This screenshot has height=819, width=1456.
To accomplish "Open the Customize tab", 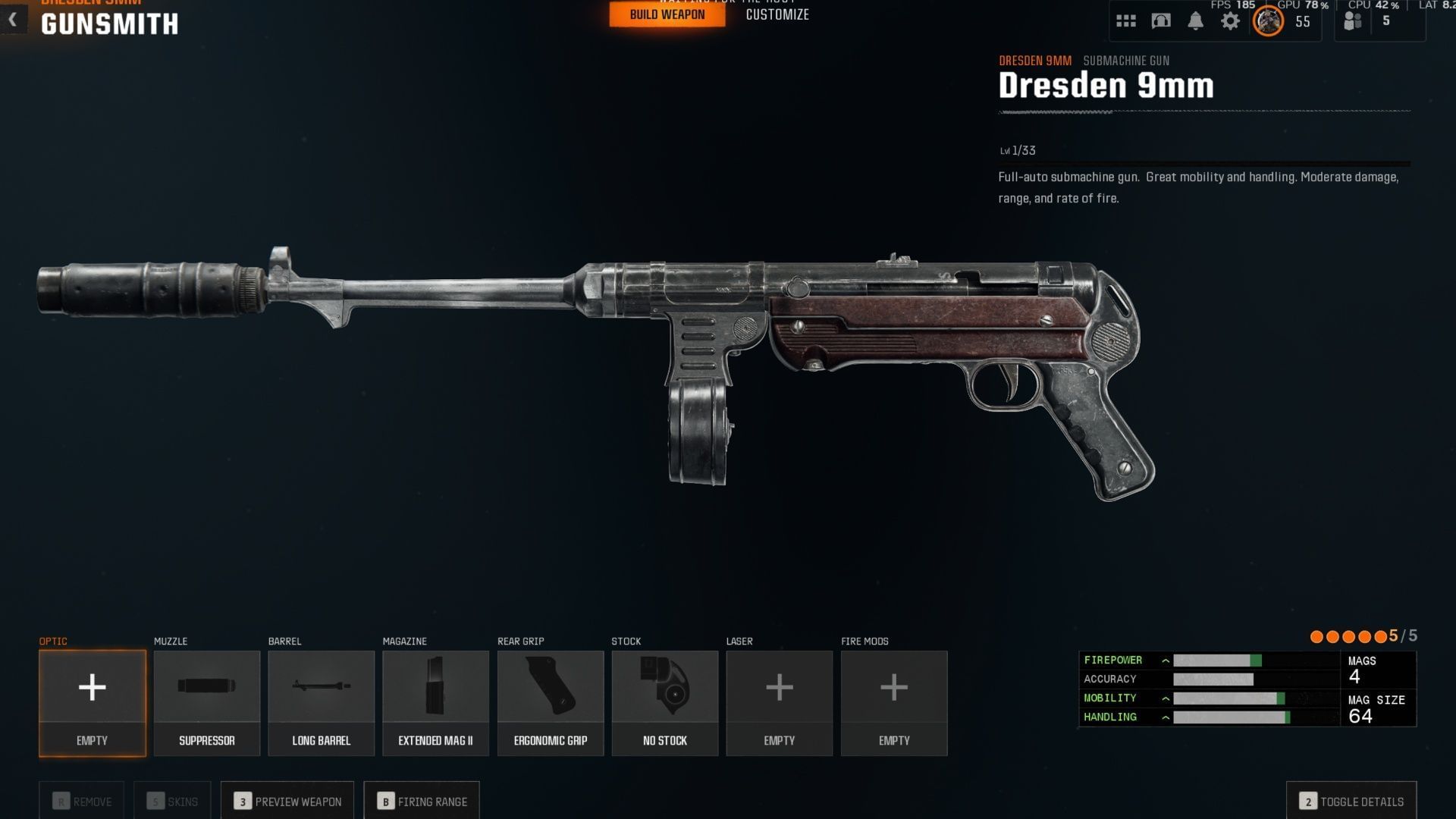I will coord(777,14).
